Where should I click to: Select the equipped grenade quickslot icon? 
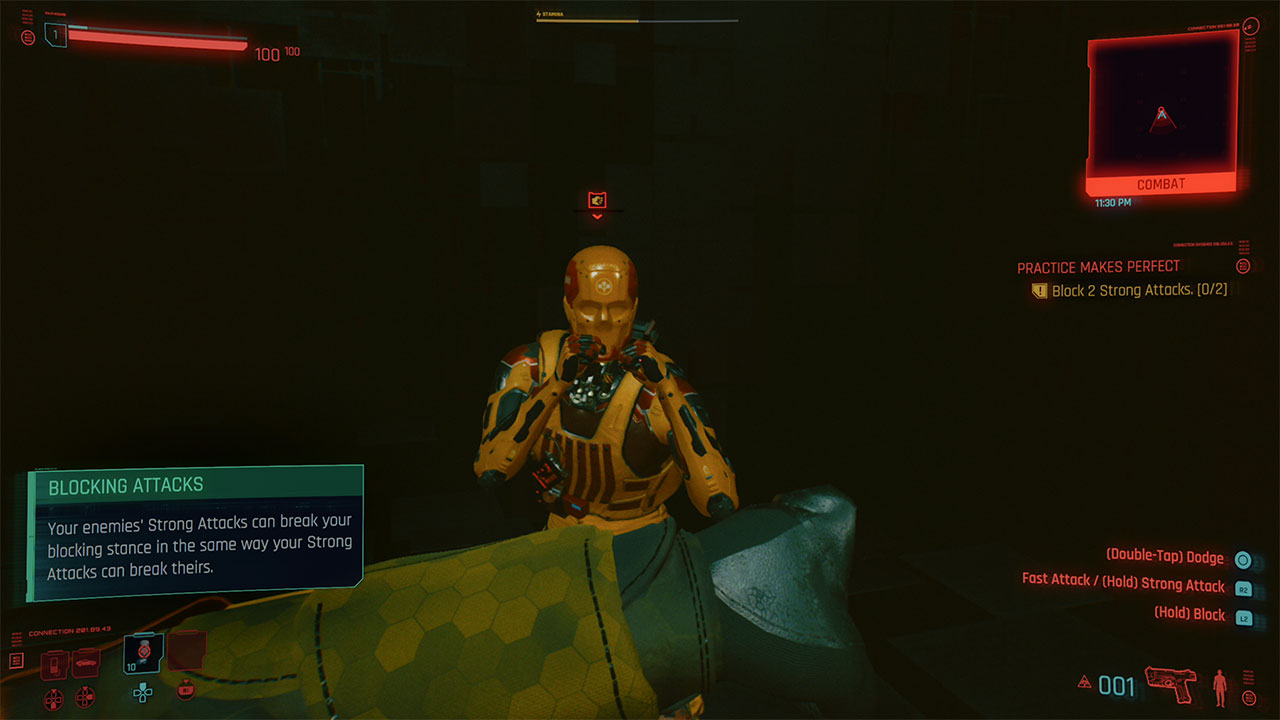(x=143, y=654)
